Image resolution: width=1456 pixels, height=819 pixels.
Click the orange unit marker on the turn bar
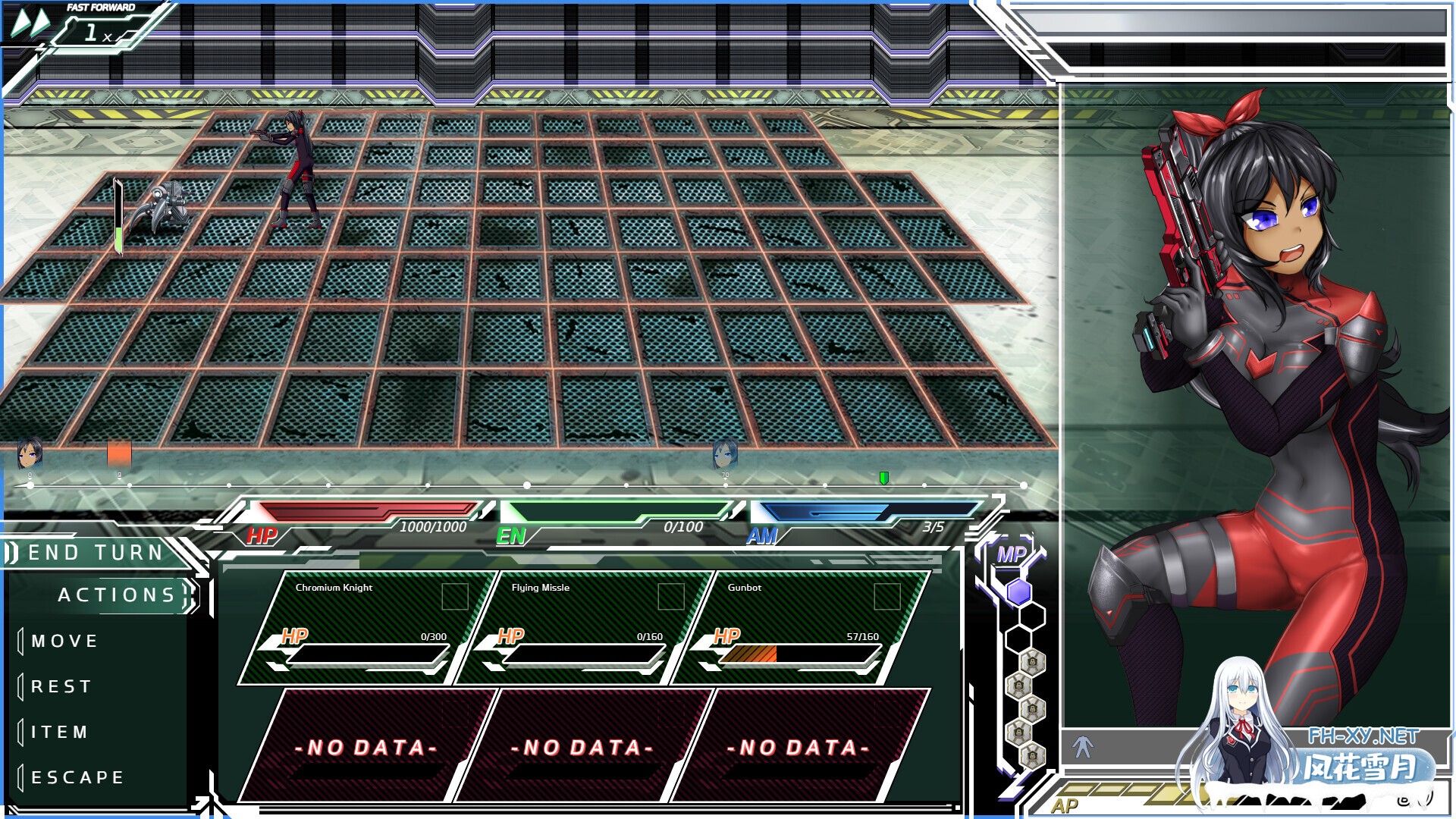pyautogui.click(x=118, y=453)
